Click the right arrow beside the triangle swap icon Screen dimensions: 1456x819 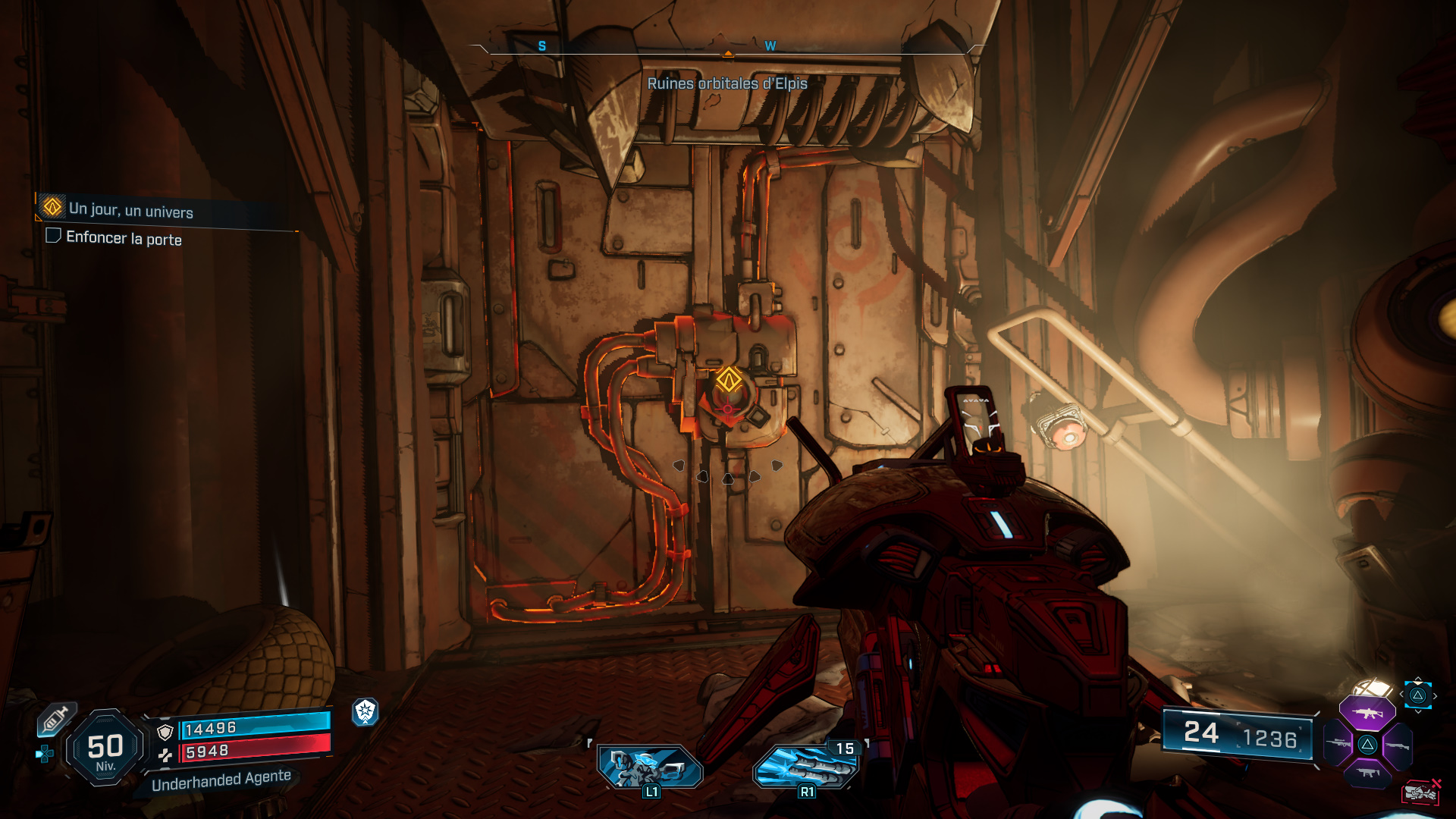1436,695
